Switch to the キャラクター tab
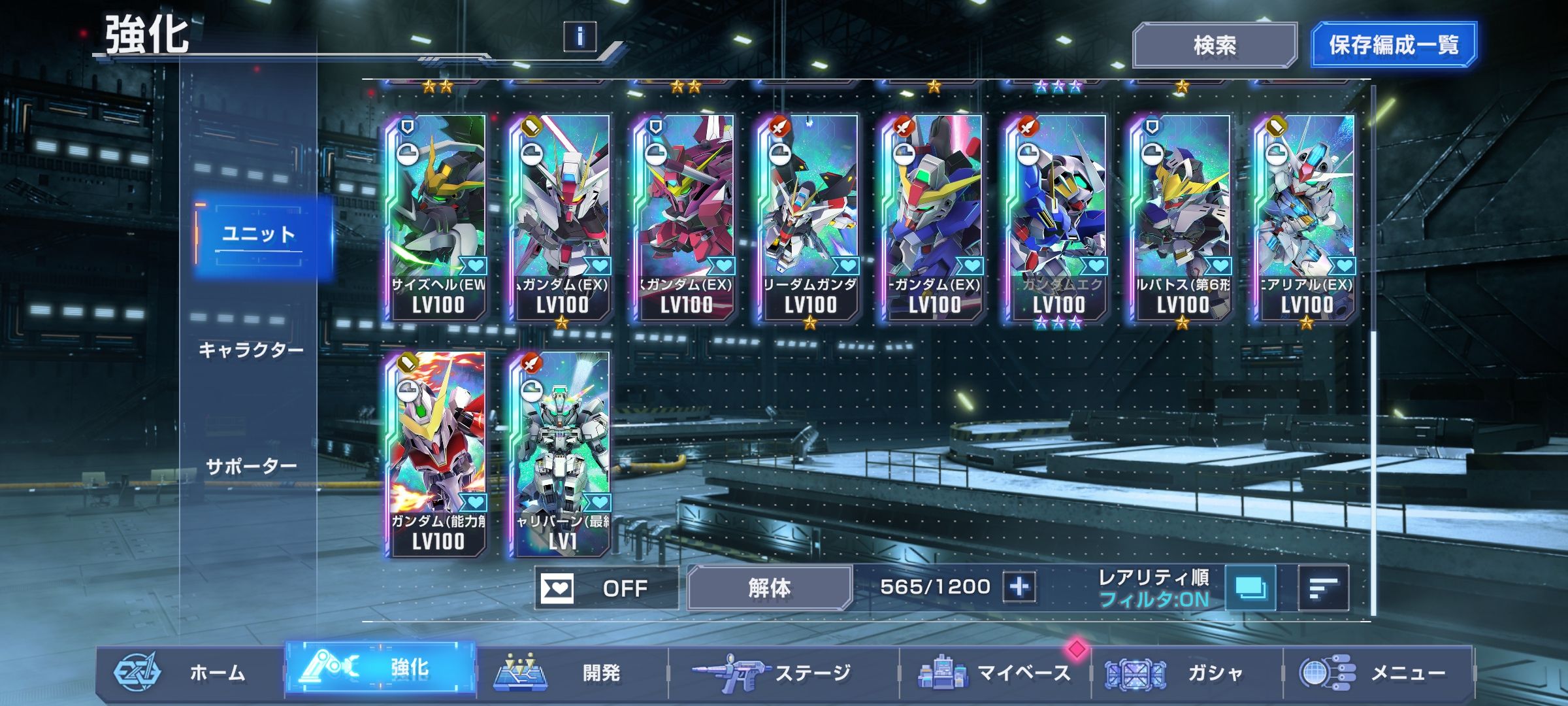 pyautogui.click(x=251, y=350)
